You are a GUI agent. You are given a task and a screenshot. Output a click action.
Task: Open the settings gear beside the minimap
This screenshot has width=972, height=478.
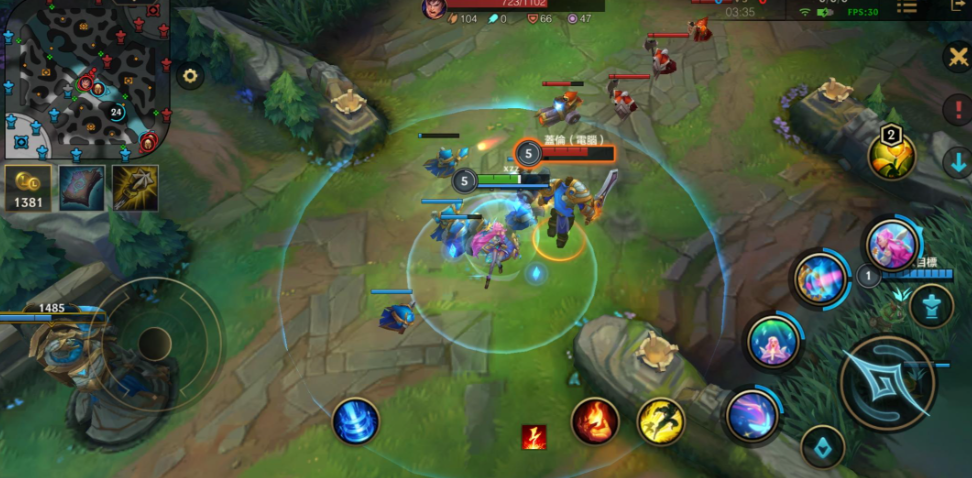[190, 75]
